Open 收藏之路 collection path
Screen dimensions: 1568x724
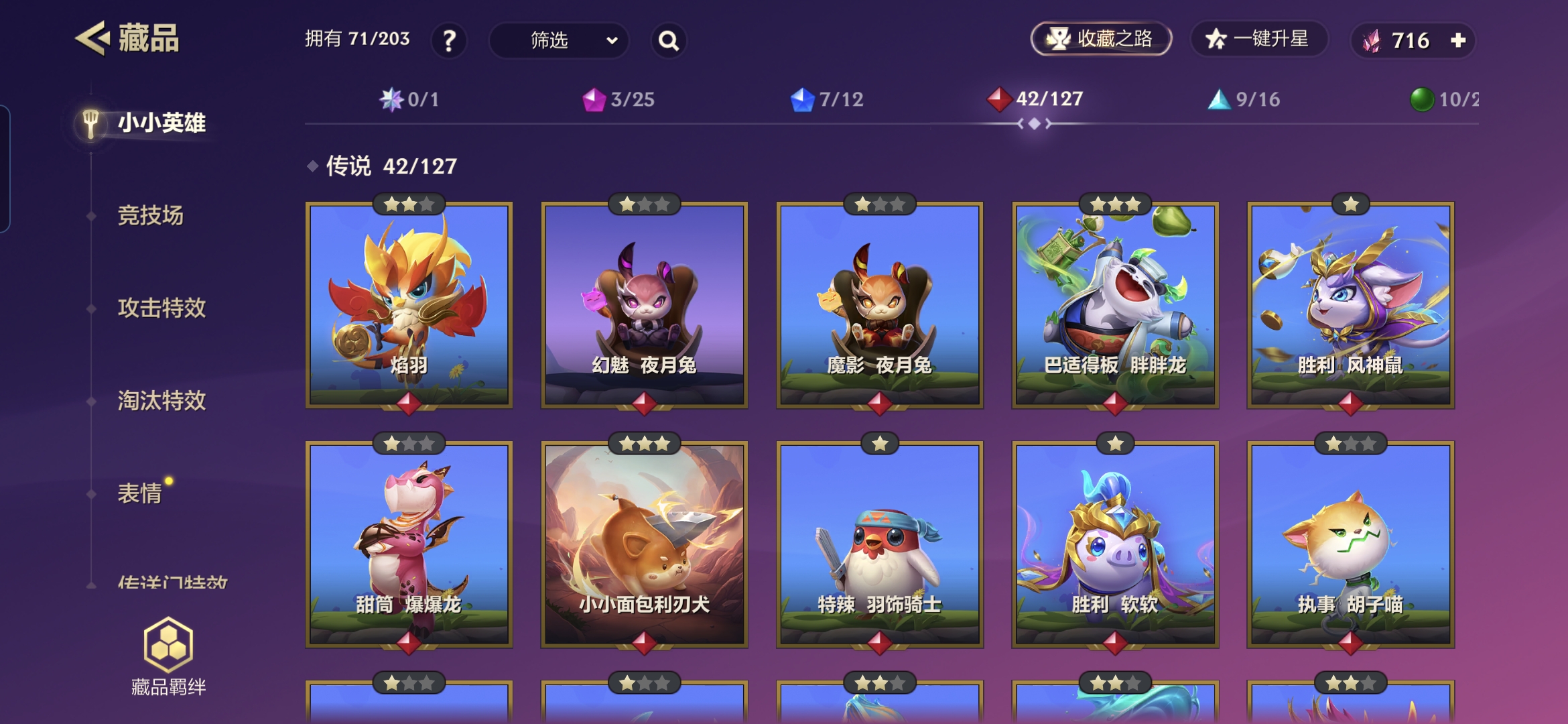point(1100,39)
